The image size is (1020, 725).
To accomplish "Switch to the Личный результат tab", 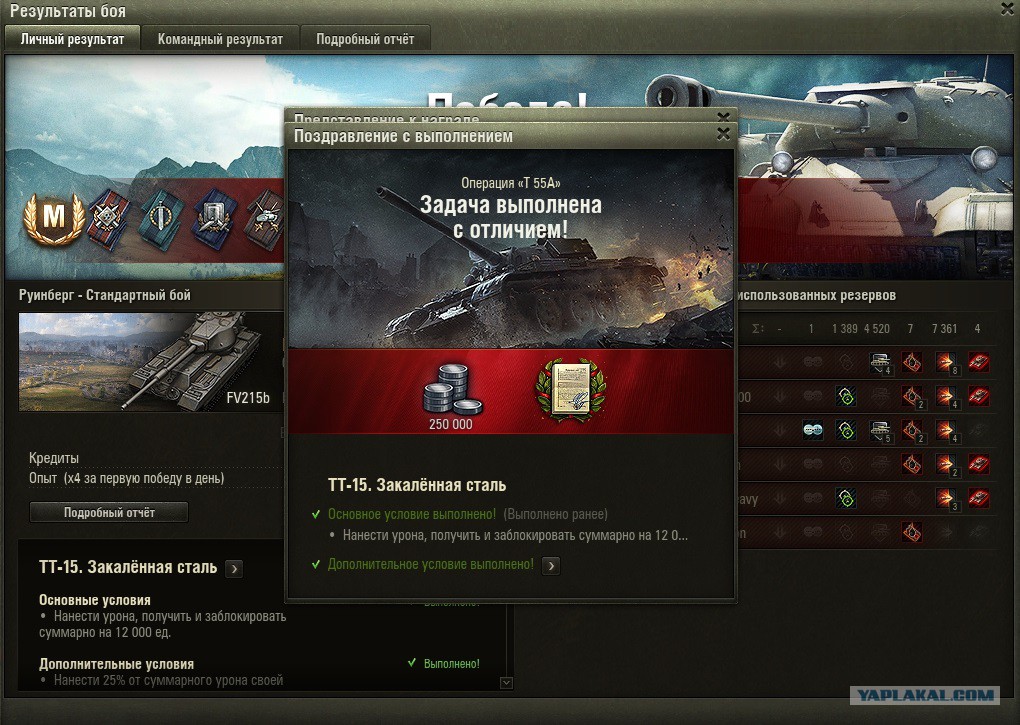I will (x=72, y=39).
